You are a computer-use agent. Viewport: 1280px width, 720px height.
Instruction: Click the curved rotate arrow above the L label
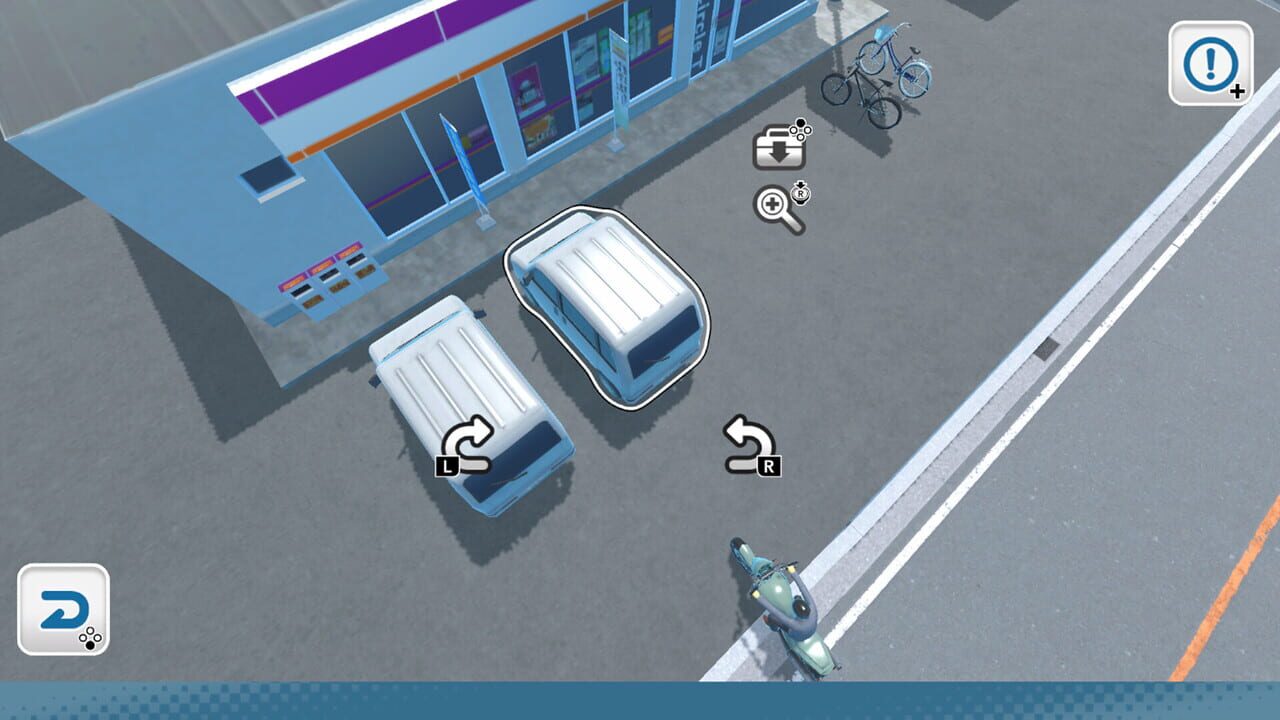click(x=470, y=434)
